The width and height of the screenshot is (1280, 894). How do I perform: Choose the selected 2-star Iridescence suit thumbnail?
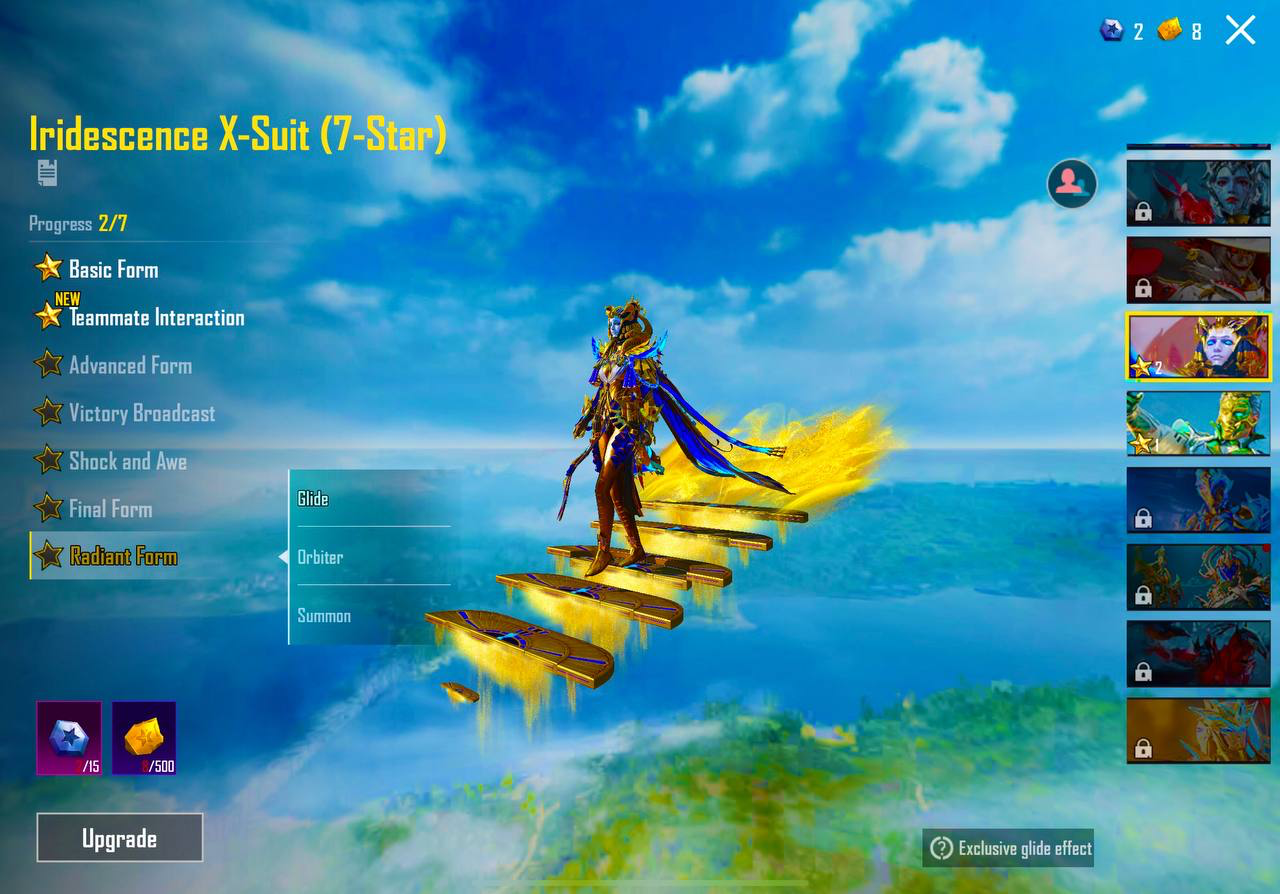point(1198,346)
